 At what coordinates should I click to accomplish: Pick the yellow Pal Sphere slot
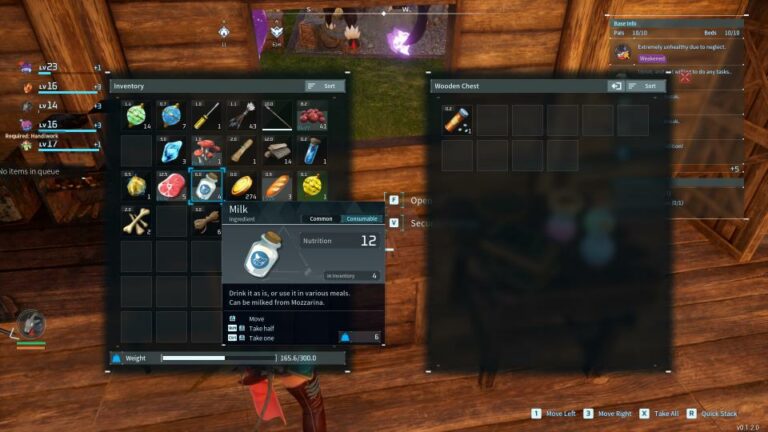pos(311,185)
